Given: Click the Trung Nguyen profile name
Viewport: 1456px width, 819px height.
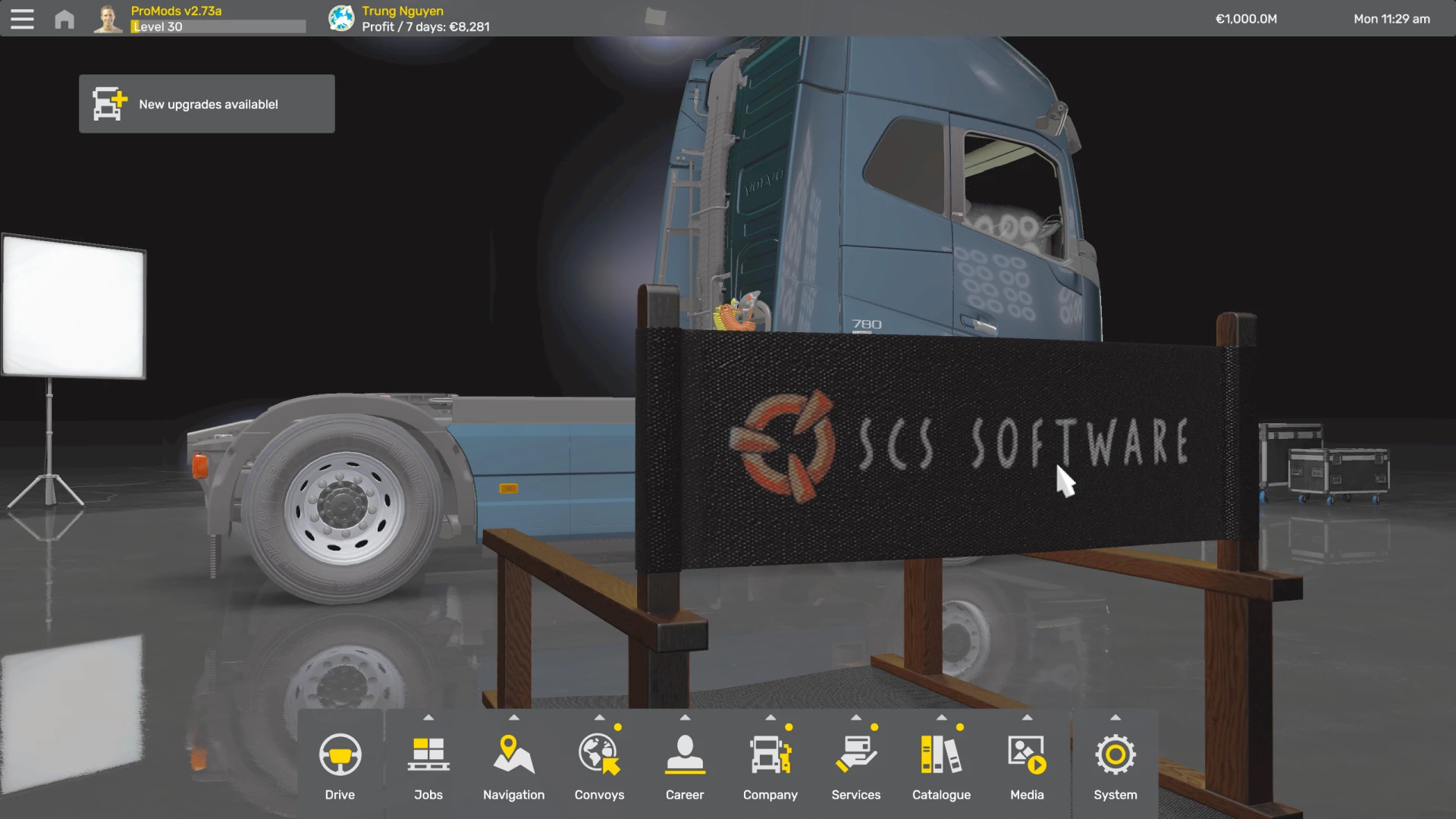Looking at the screenshot, I should (x=402, y=11).
